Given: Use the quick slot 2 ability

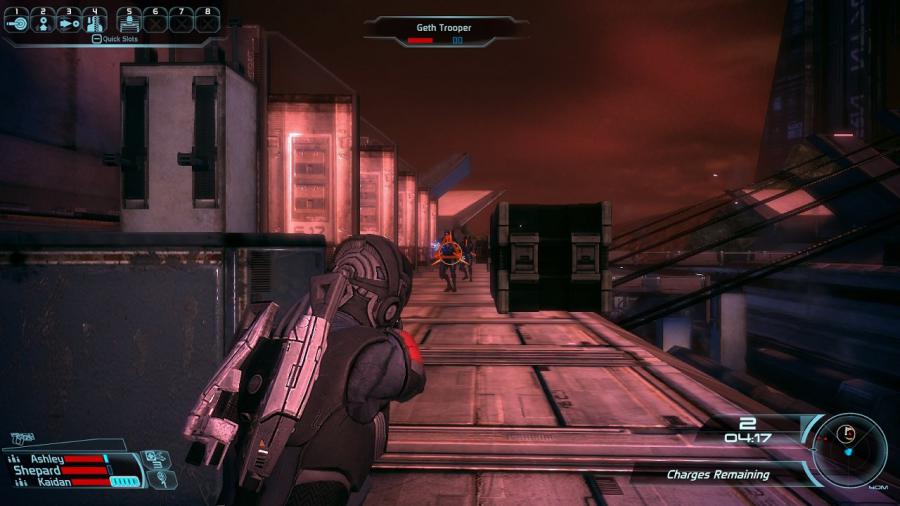Looking at the screenshot, I should coord(42,20).
